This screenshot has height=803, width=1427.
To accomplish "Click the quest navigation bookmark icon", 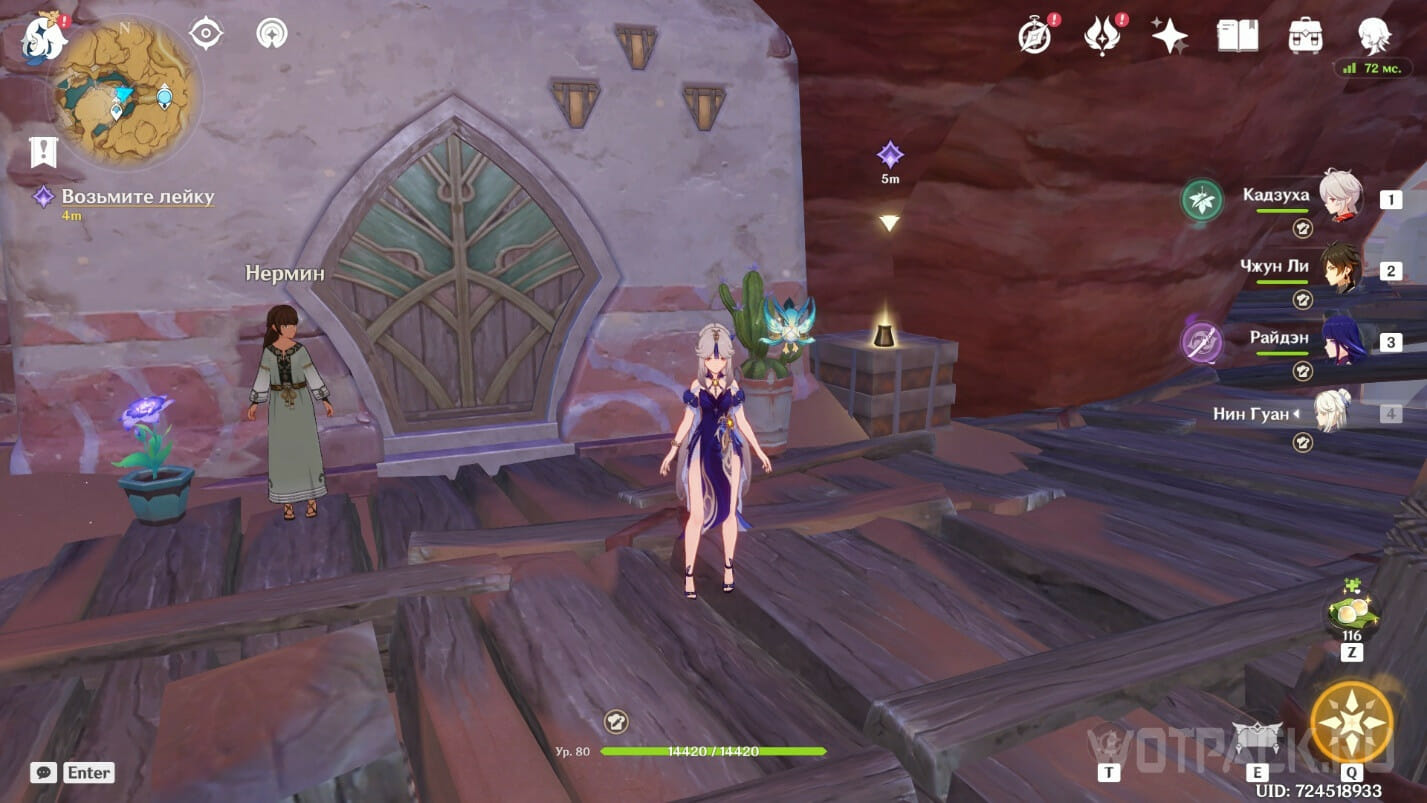I will (44, 152).
